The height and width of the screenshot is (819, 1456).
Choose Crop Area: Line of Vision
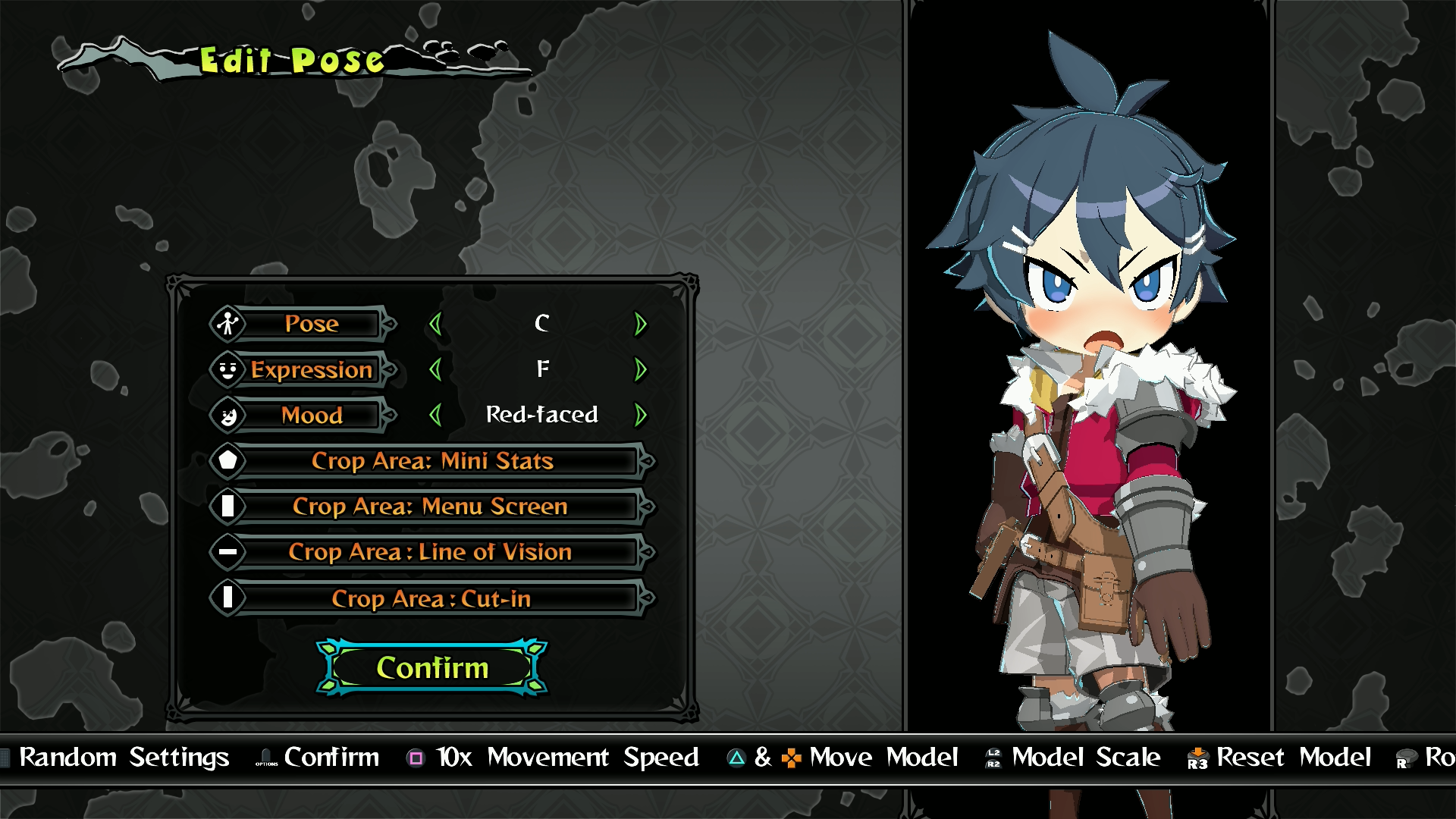(x=431, y=552)
